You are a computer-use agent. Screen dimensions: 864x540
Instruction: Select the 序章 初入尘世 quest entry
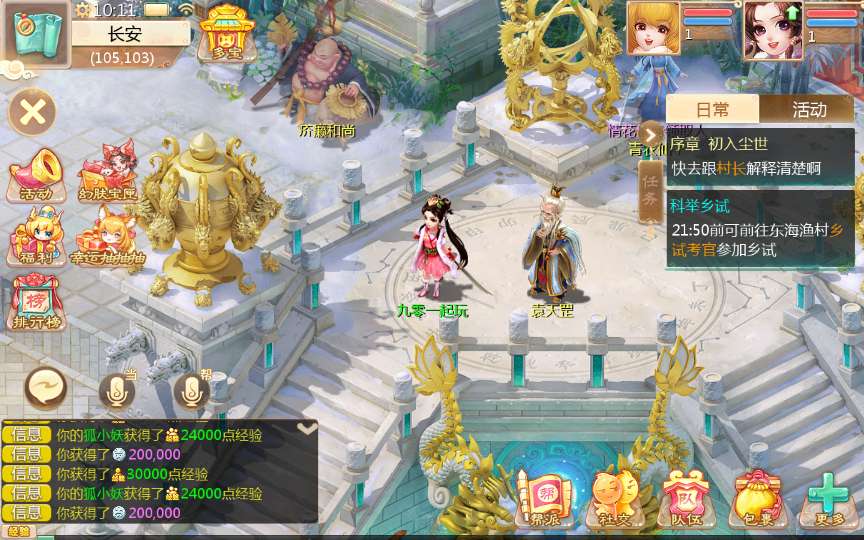[x=760, y=156]
